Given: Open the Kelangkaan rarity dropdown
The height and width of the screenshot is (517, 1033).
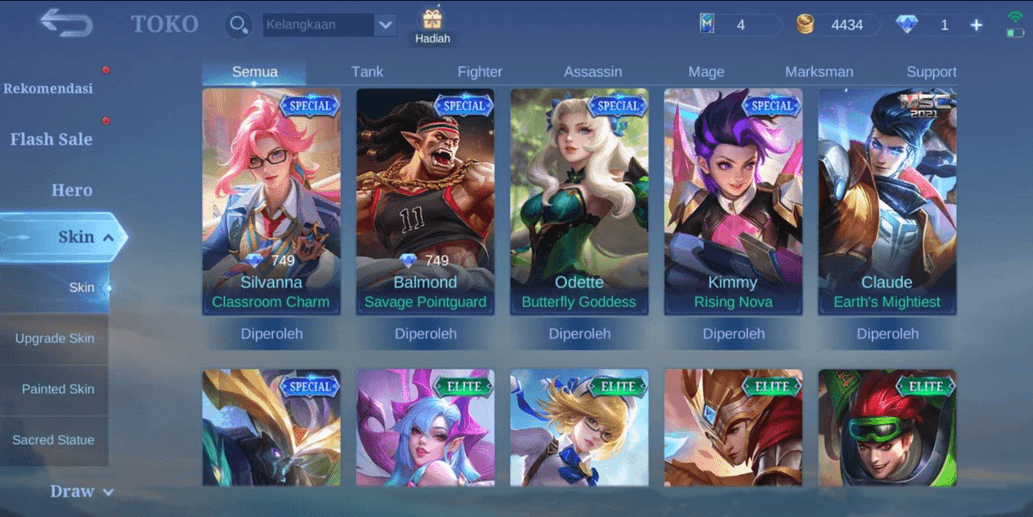Looking at the screenshot, I should click(385, 25).
